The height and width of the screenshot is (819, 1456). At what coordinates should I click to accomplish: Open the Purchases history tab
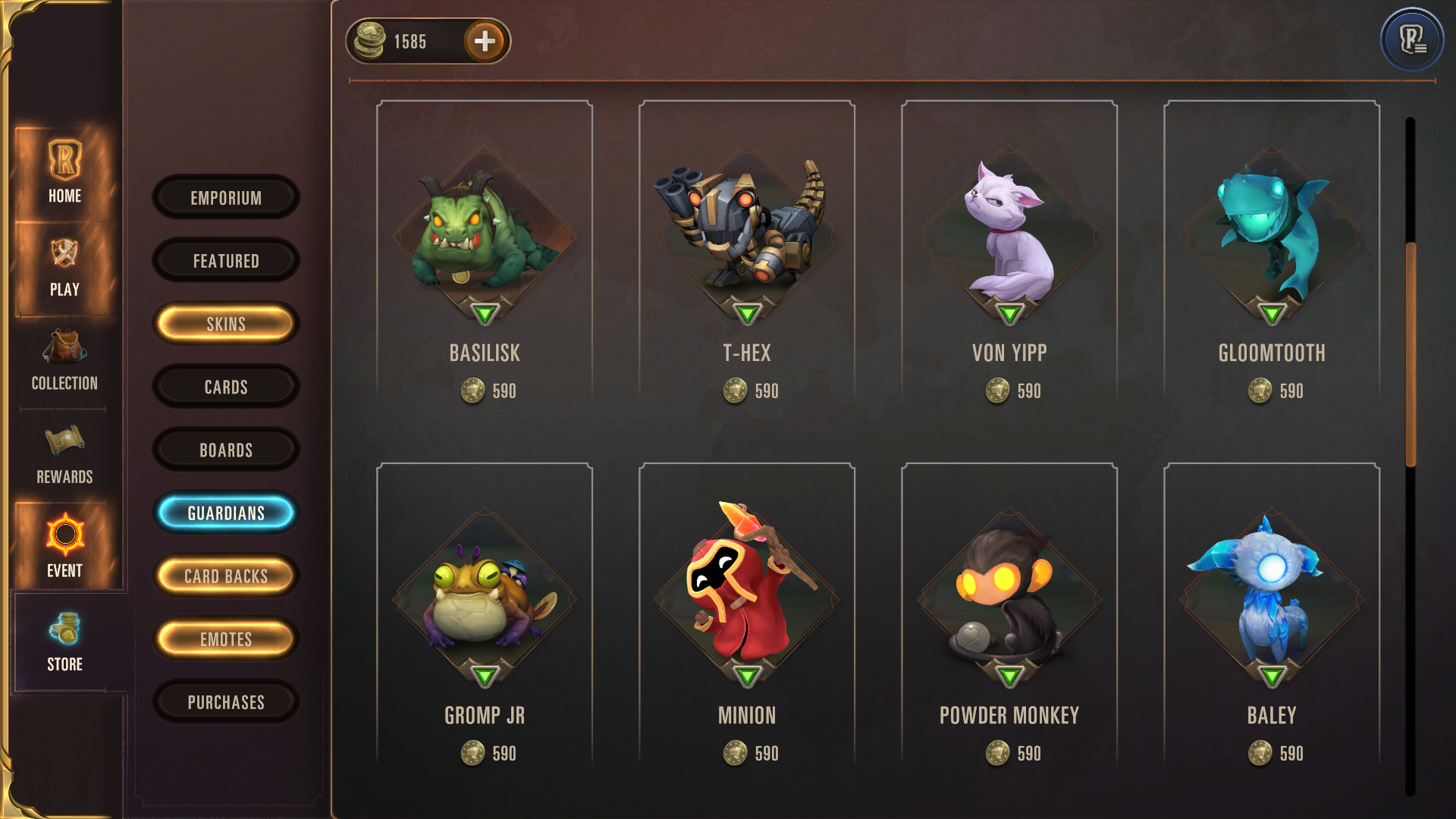click(226, 702)
